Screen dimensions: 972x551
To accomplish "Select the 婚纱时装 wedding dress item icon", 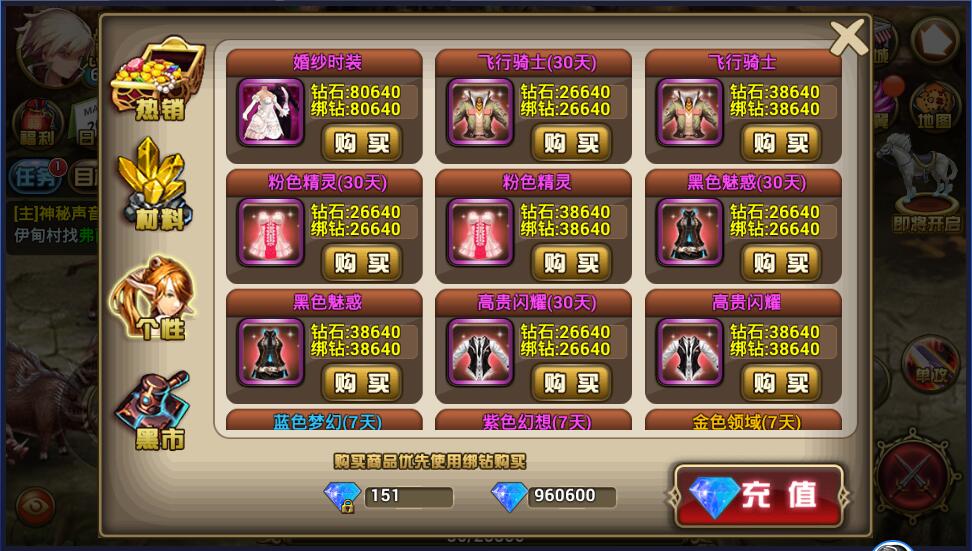I will tap(271, 112).
